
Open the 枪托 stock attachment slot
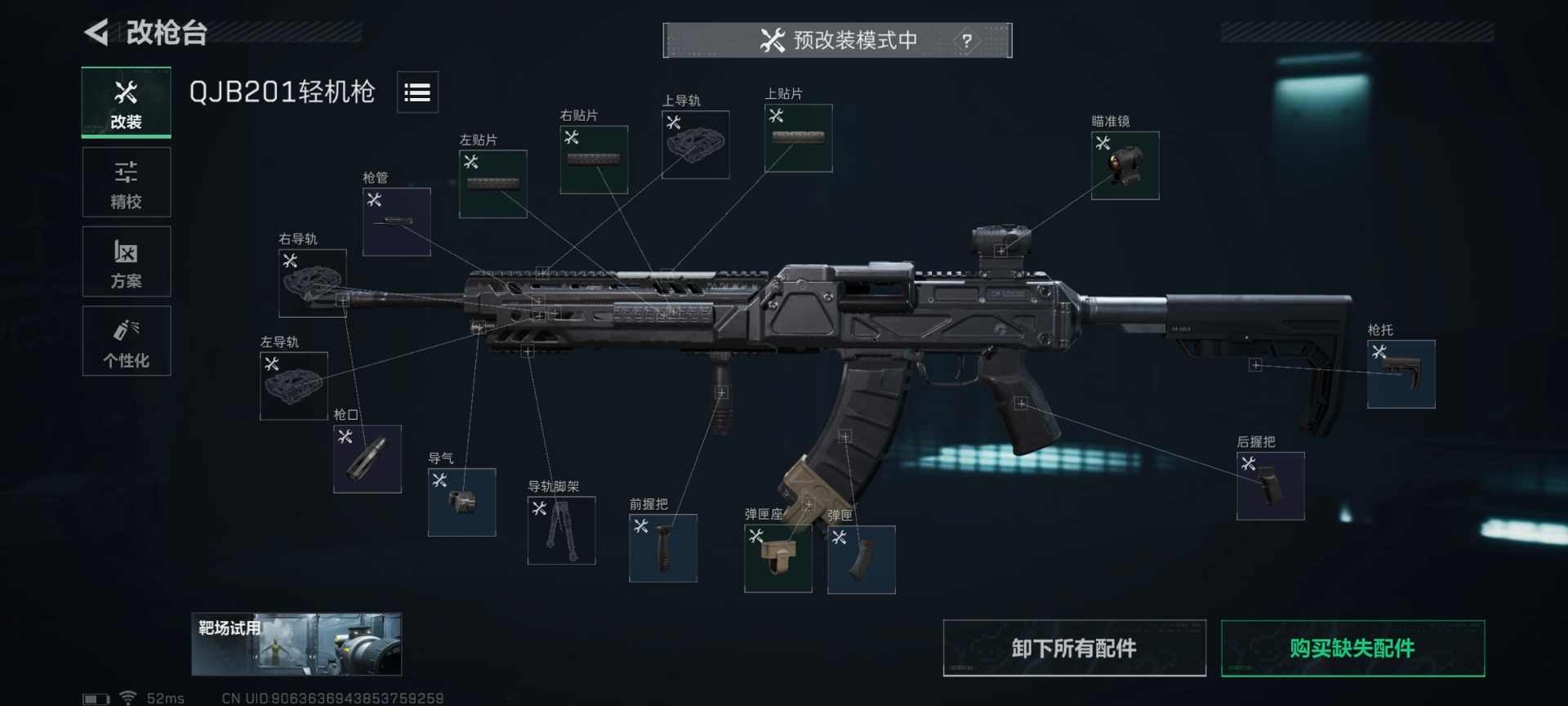coord(1400,376)
